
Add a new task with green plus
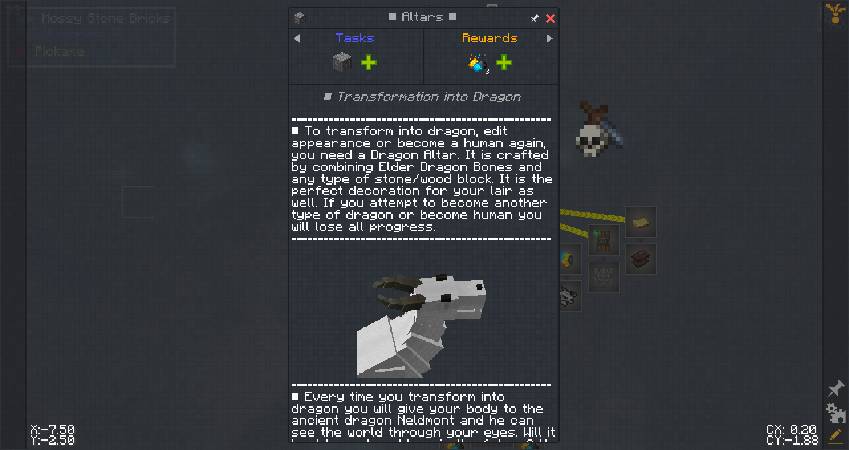click(x=369, y=63)
